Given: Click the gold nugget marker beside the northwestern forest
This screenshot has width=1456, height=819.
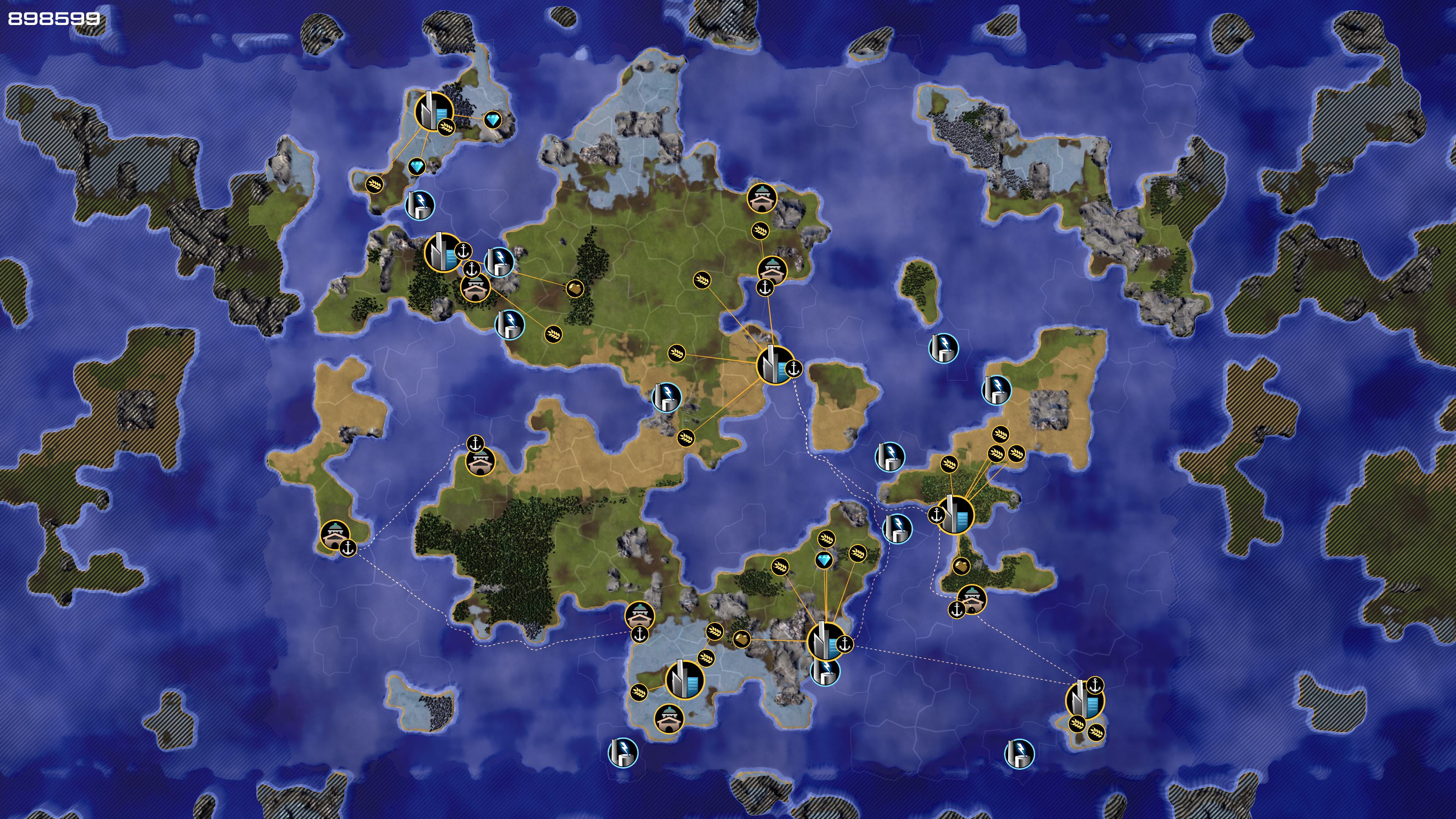Looking at the screenshot, I should [574, 289].
